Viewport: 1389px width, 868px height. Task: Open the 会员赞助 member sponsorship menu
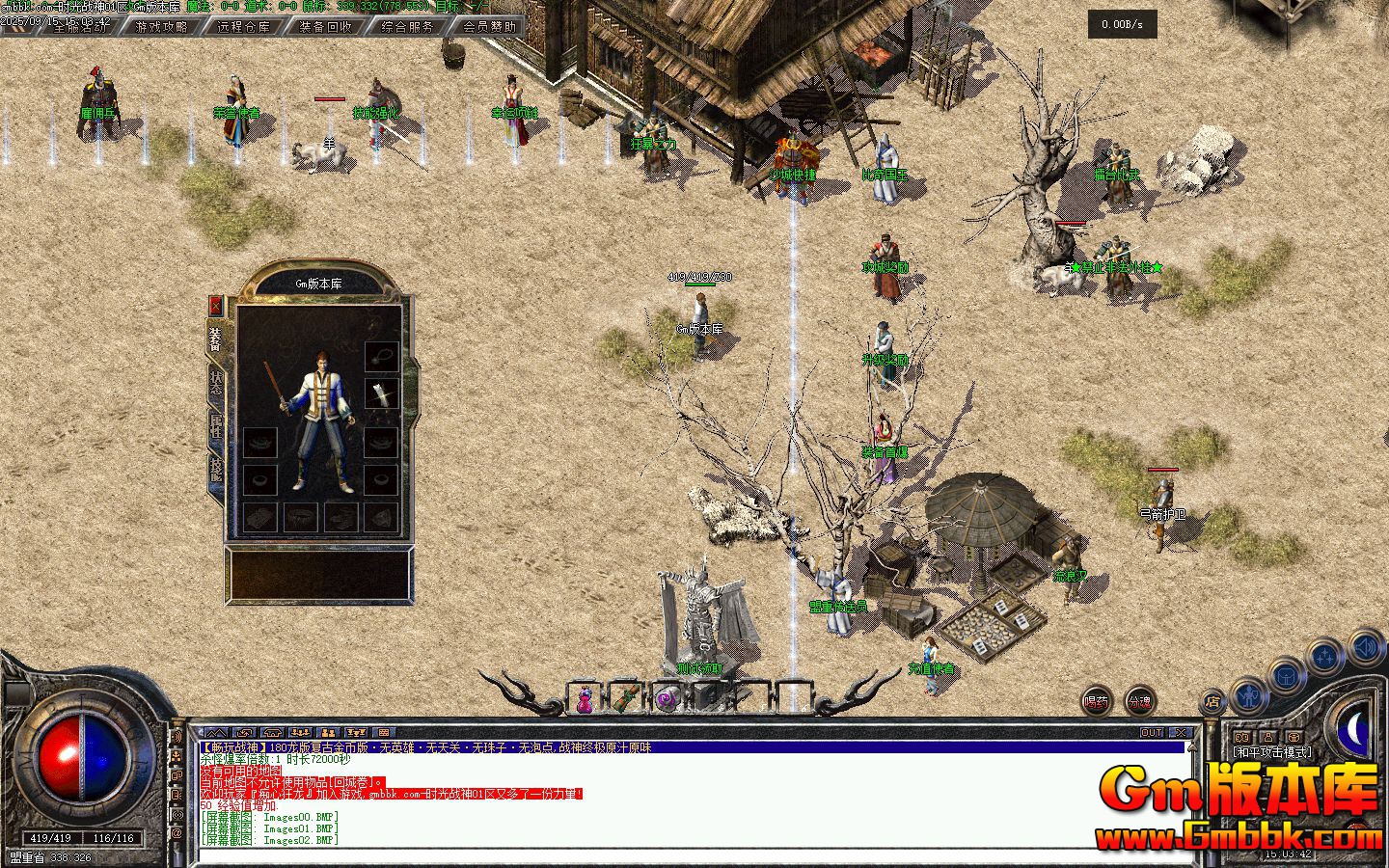(x=489, y=27)
